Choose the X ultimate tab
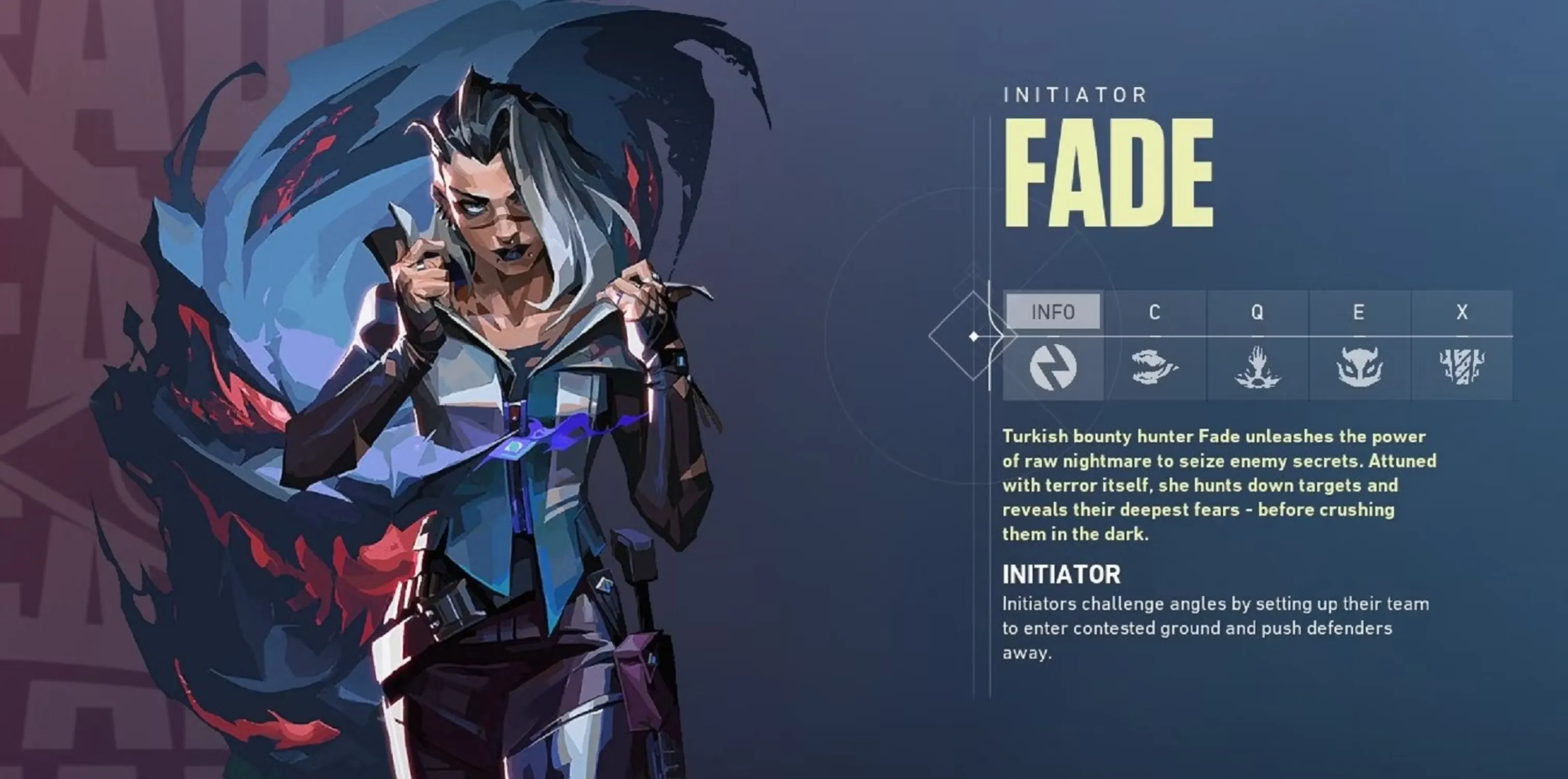 click(x=1462, y=312)
